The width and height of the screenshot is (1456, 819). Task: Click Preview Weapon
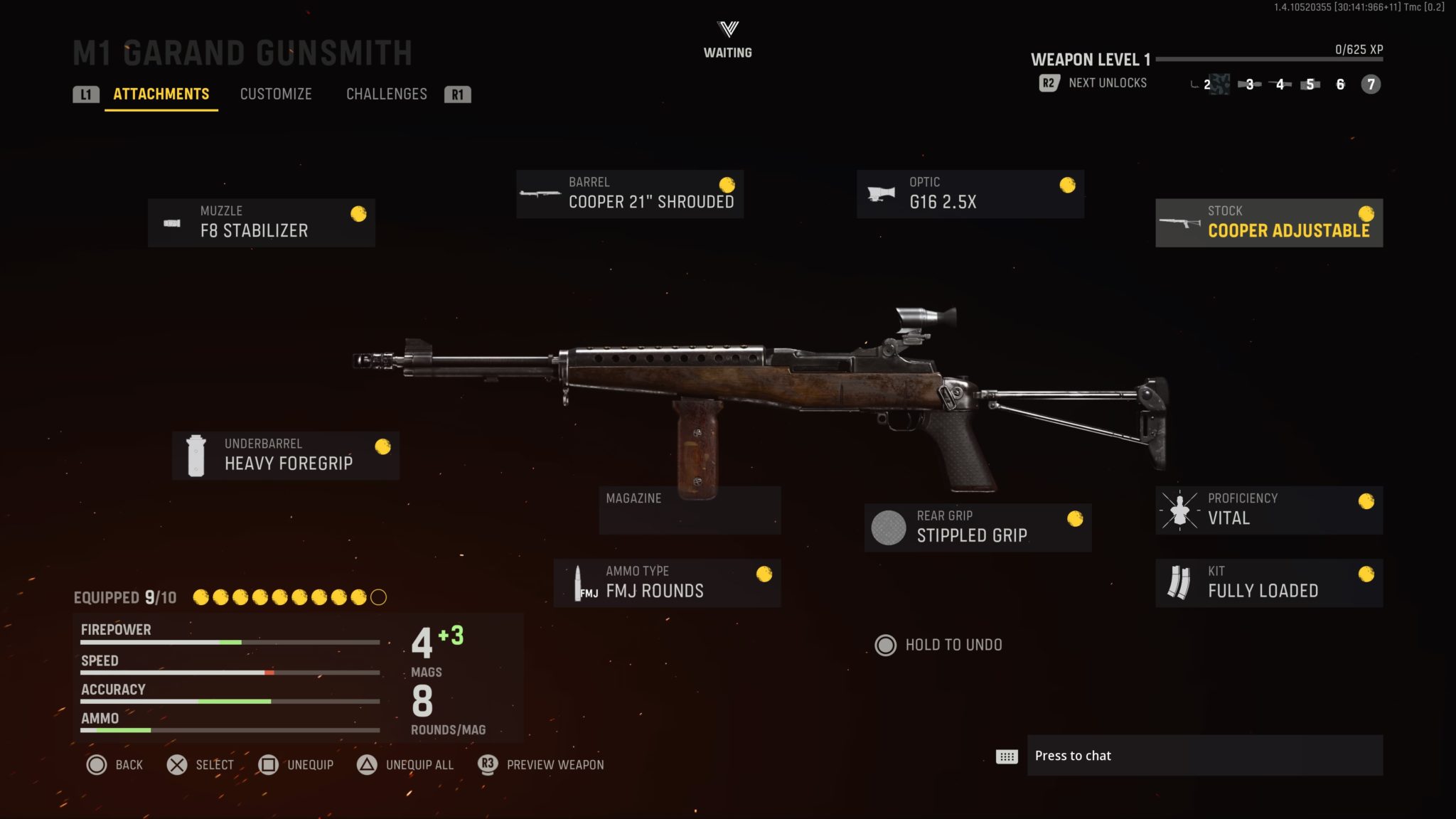pos(554,765)
